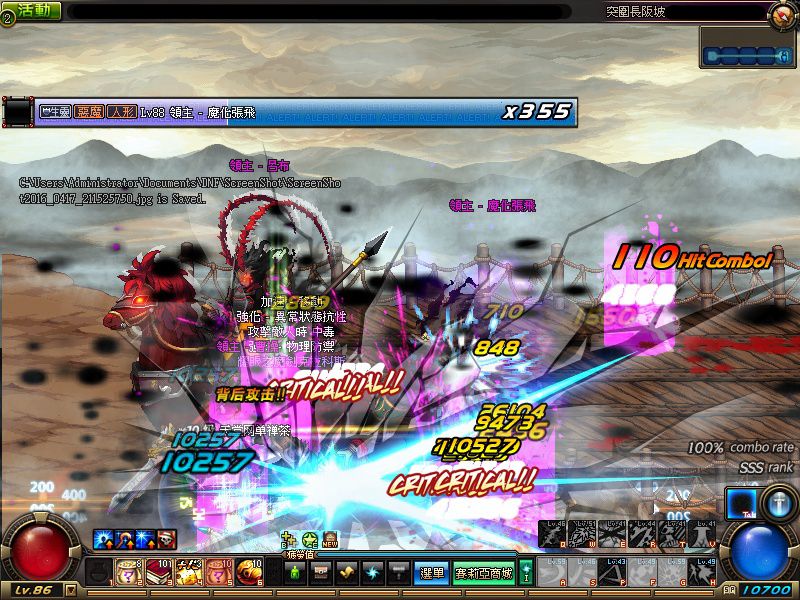
Task: Use the golden item in slot 4
Action: 187,573
